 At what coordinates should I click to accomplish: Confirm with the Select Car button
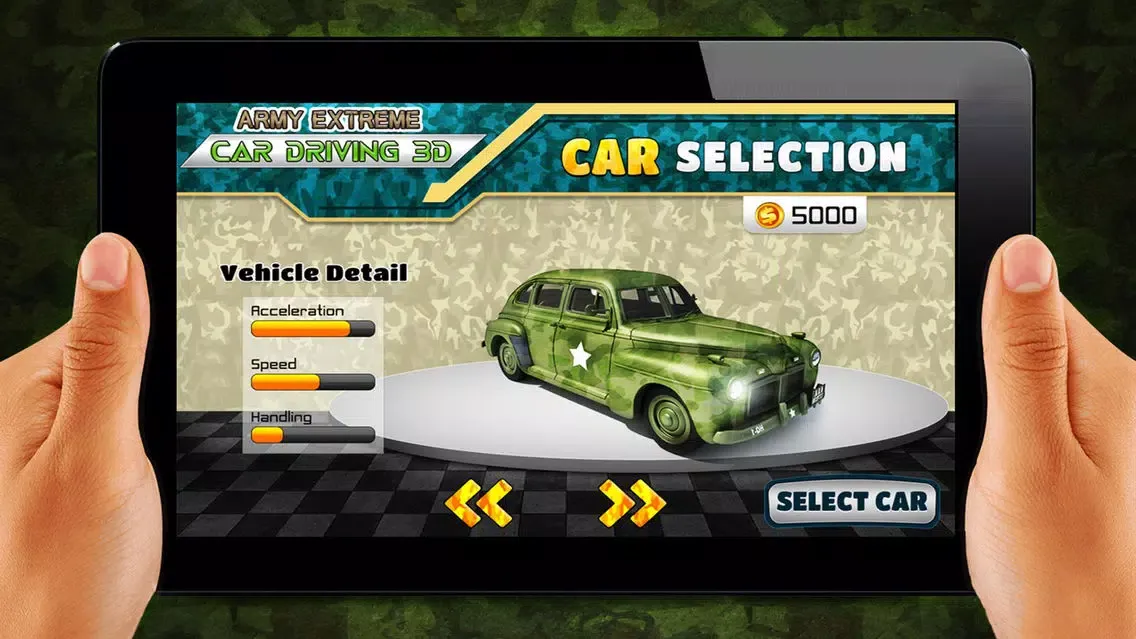point(852,502)
